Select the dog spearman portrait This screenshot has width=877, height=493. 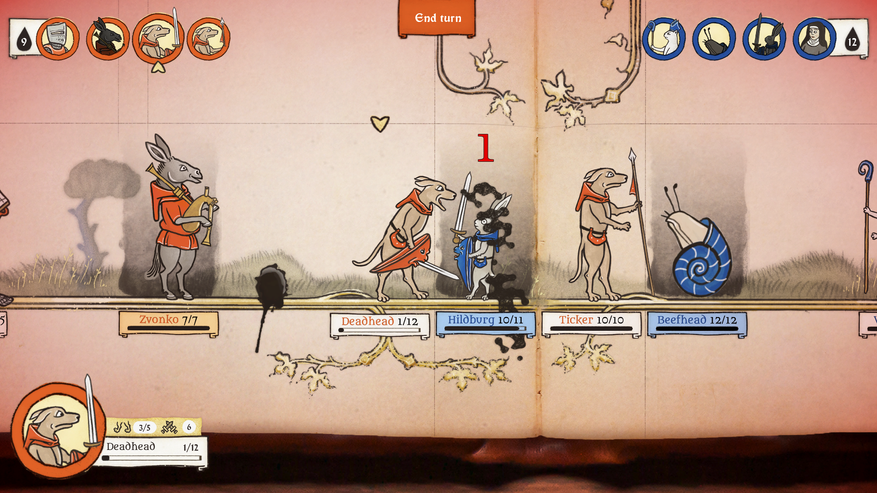point(208,39)
